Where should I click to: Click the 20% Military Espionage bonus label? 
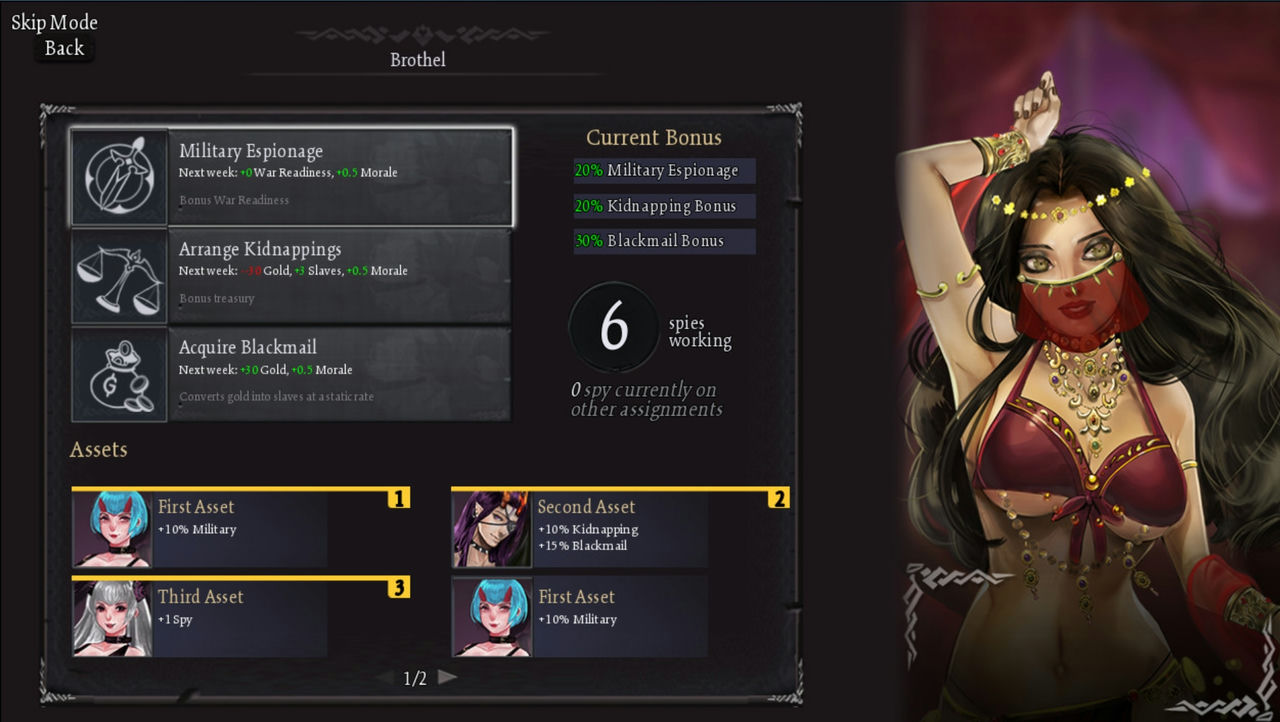663,171
